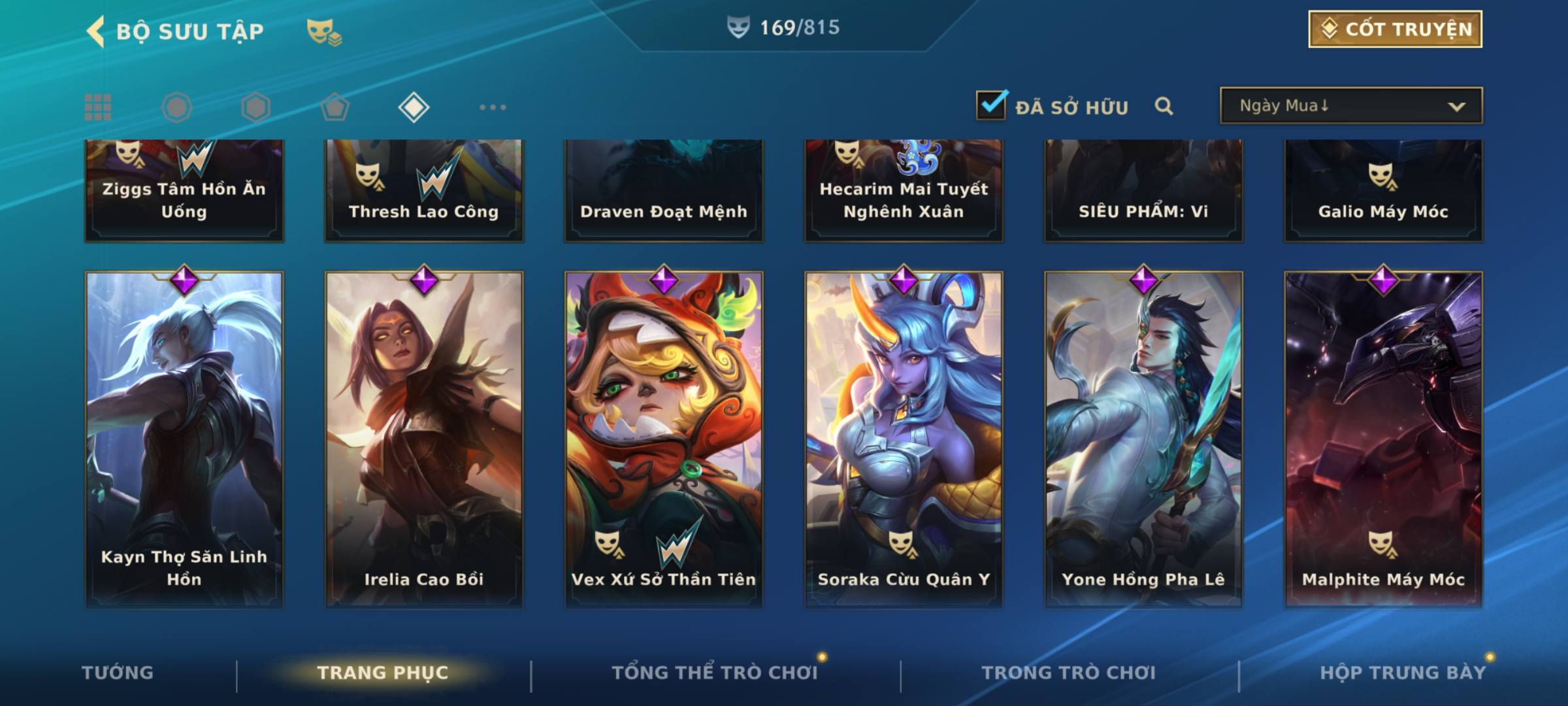
Task: Open the Trong Trò Chơi tab
Action: 1068,673
